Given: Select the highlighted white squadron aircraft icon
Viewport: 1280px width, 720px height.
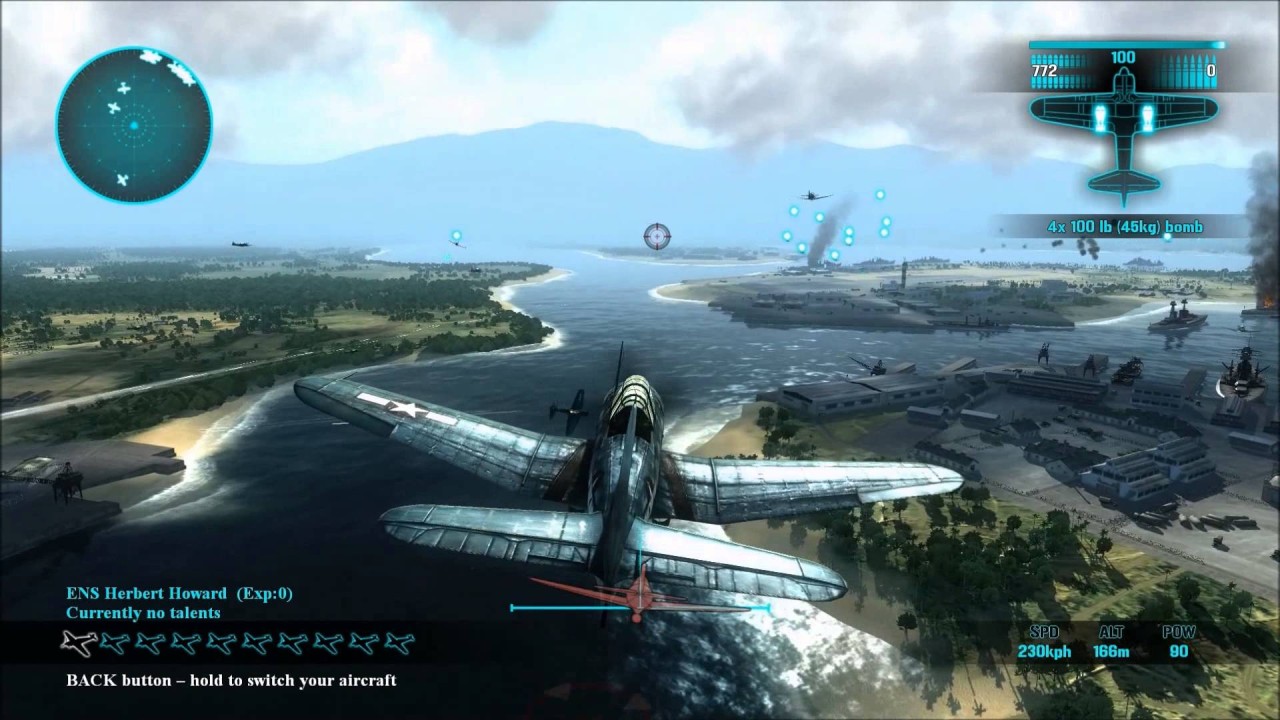Looking at the screenshot, I should (79, 642).
